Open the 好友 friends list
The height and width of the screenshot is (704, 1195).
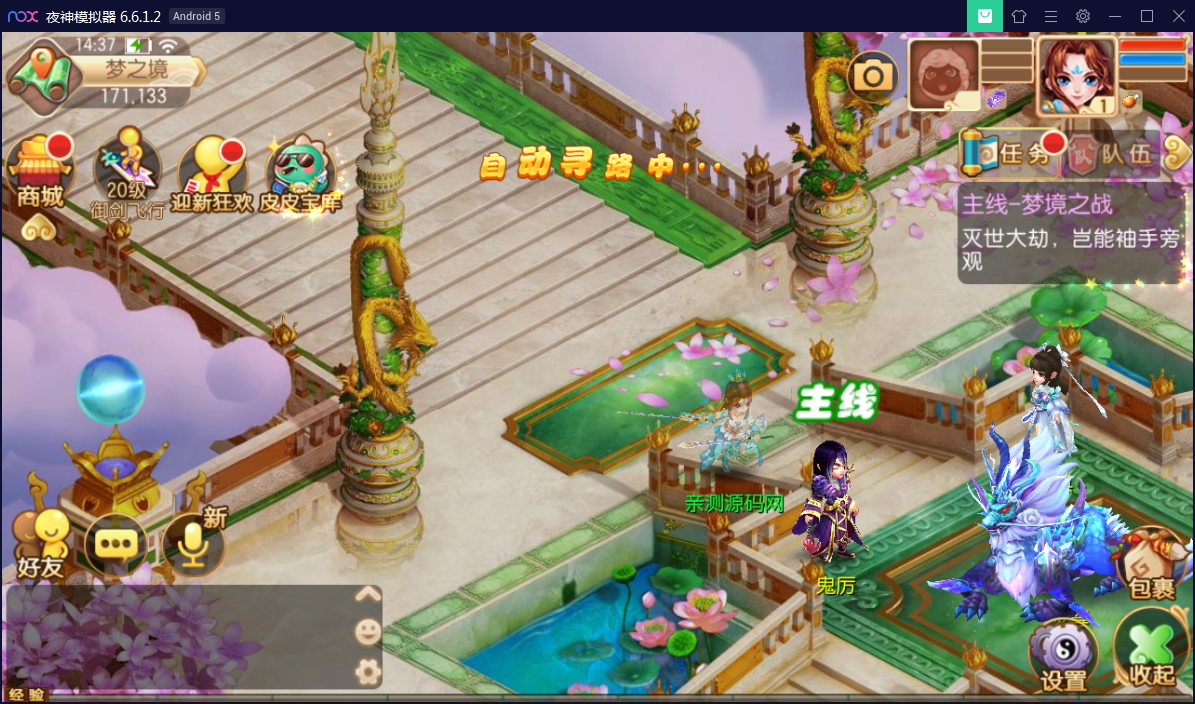[40, 543]
